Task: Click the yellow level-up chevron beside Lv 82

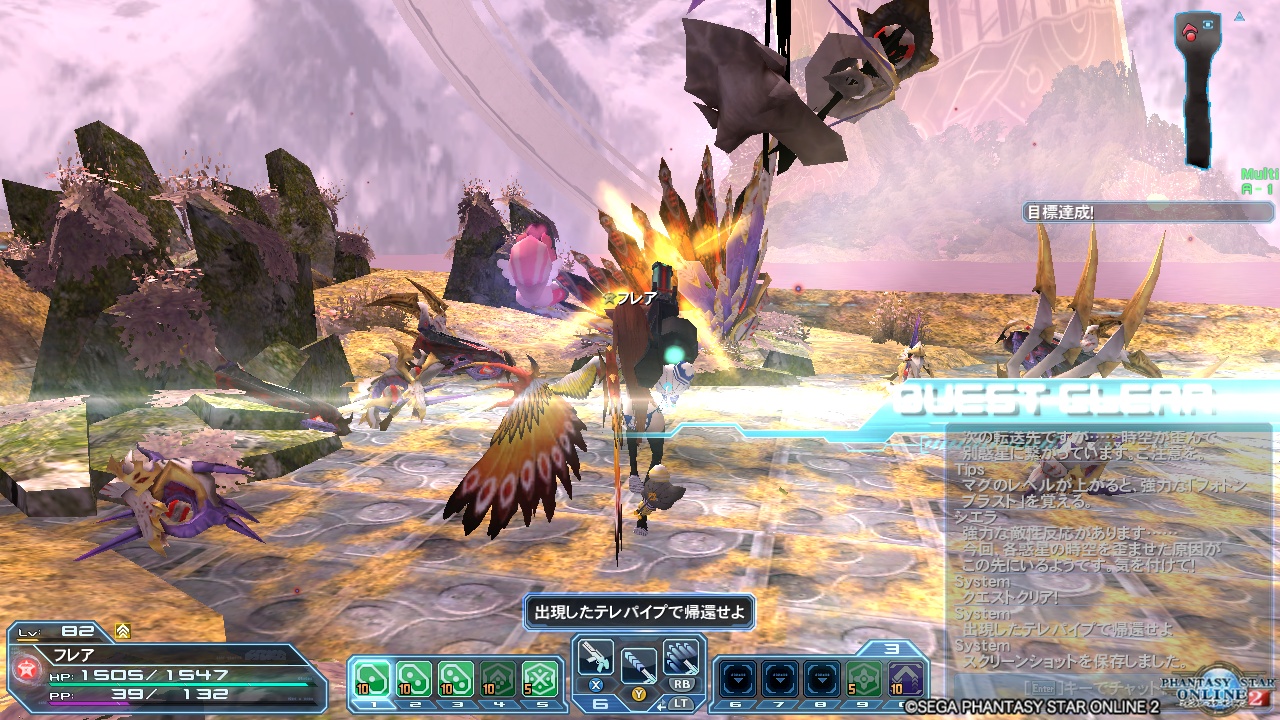Action: 122,630
